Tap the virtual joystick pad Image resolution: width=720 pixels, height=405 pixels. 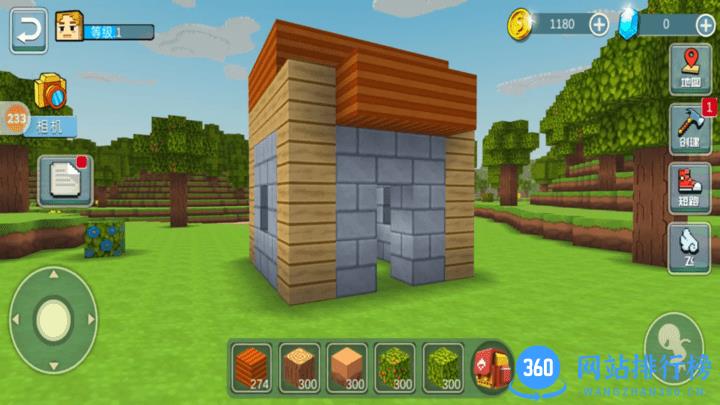pyautogui.click(x=53, y=319)
